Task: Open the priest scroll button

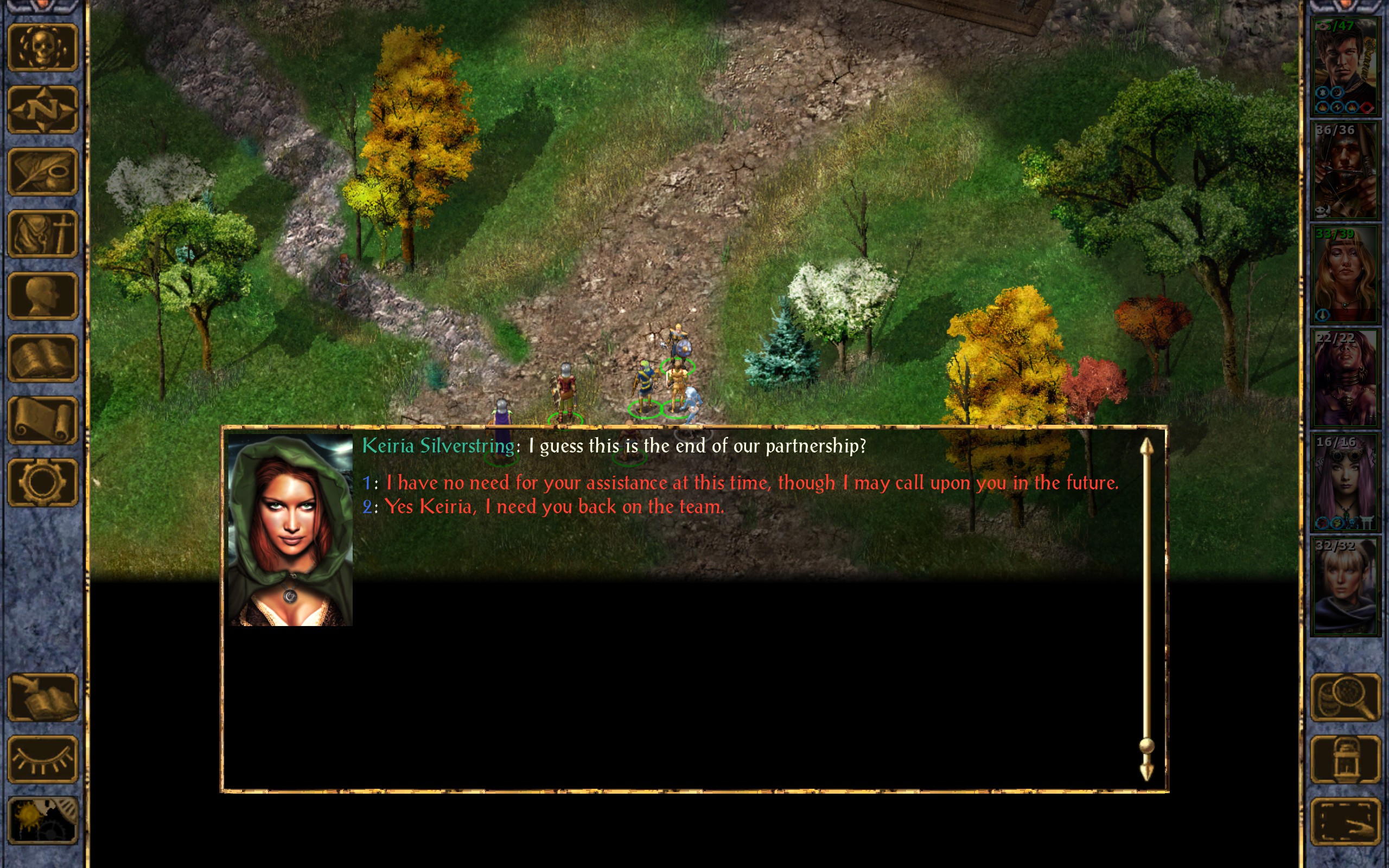Action: click(42, 420)
